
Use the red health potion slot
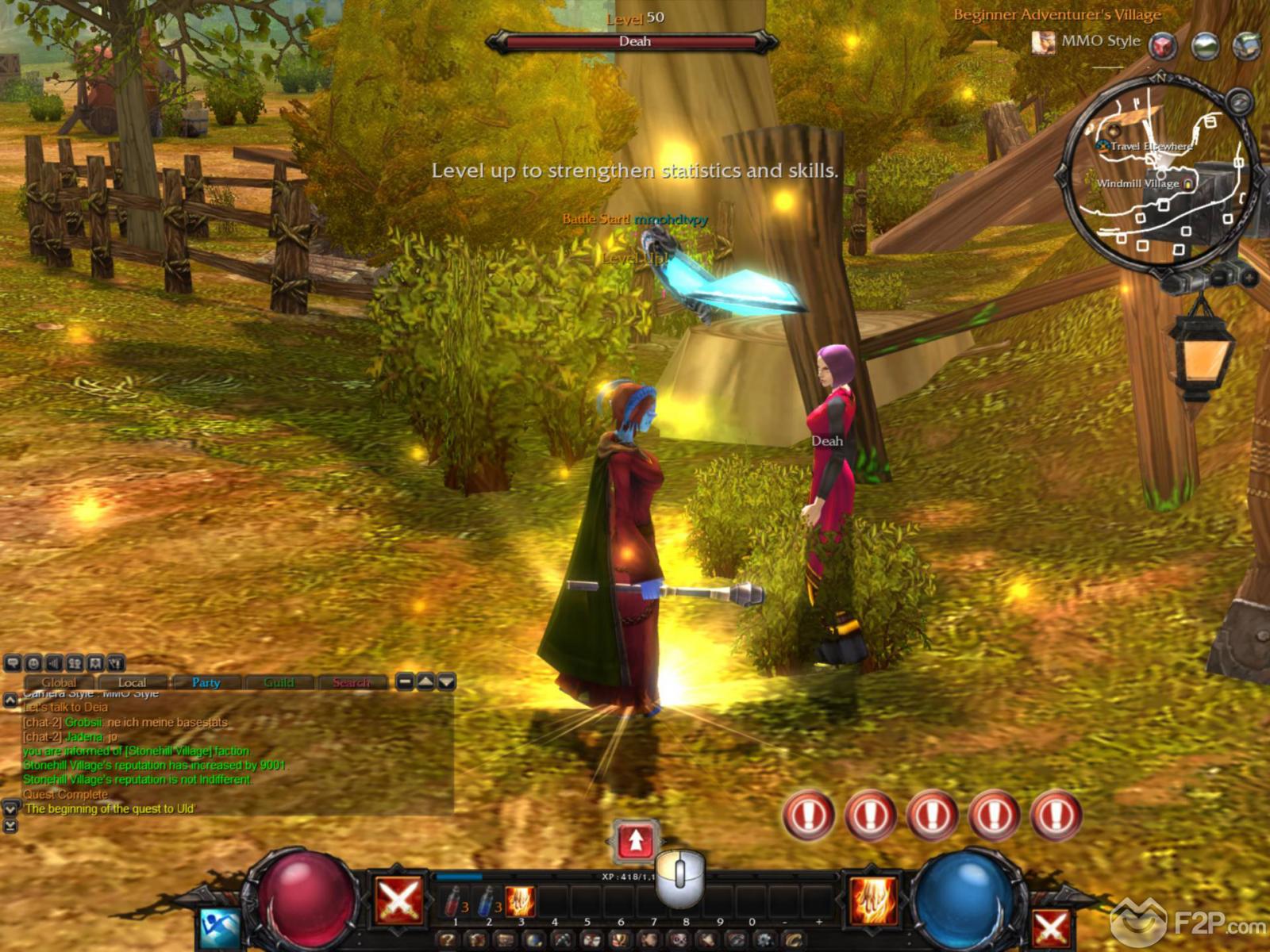pyautogui.click(x=455, y=901)
